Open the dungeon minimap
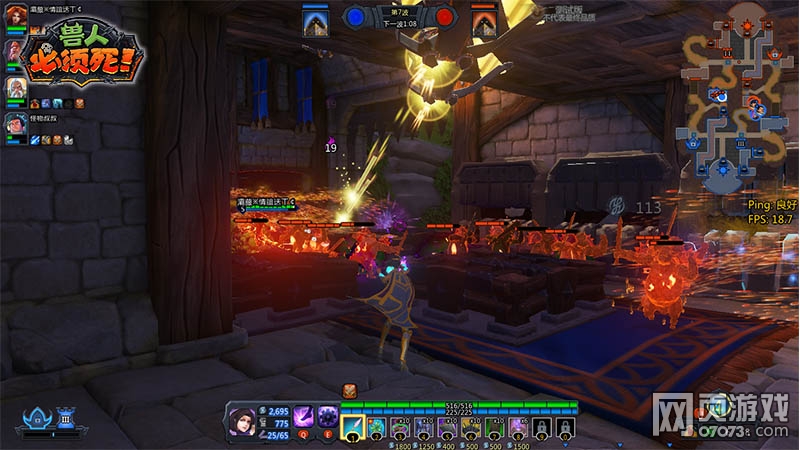 (x=737, y=95)
